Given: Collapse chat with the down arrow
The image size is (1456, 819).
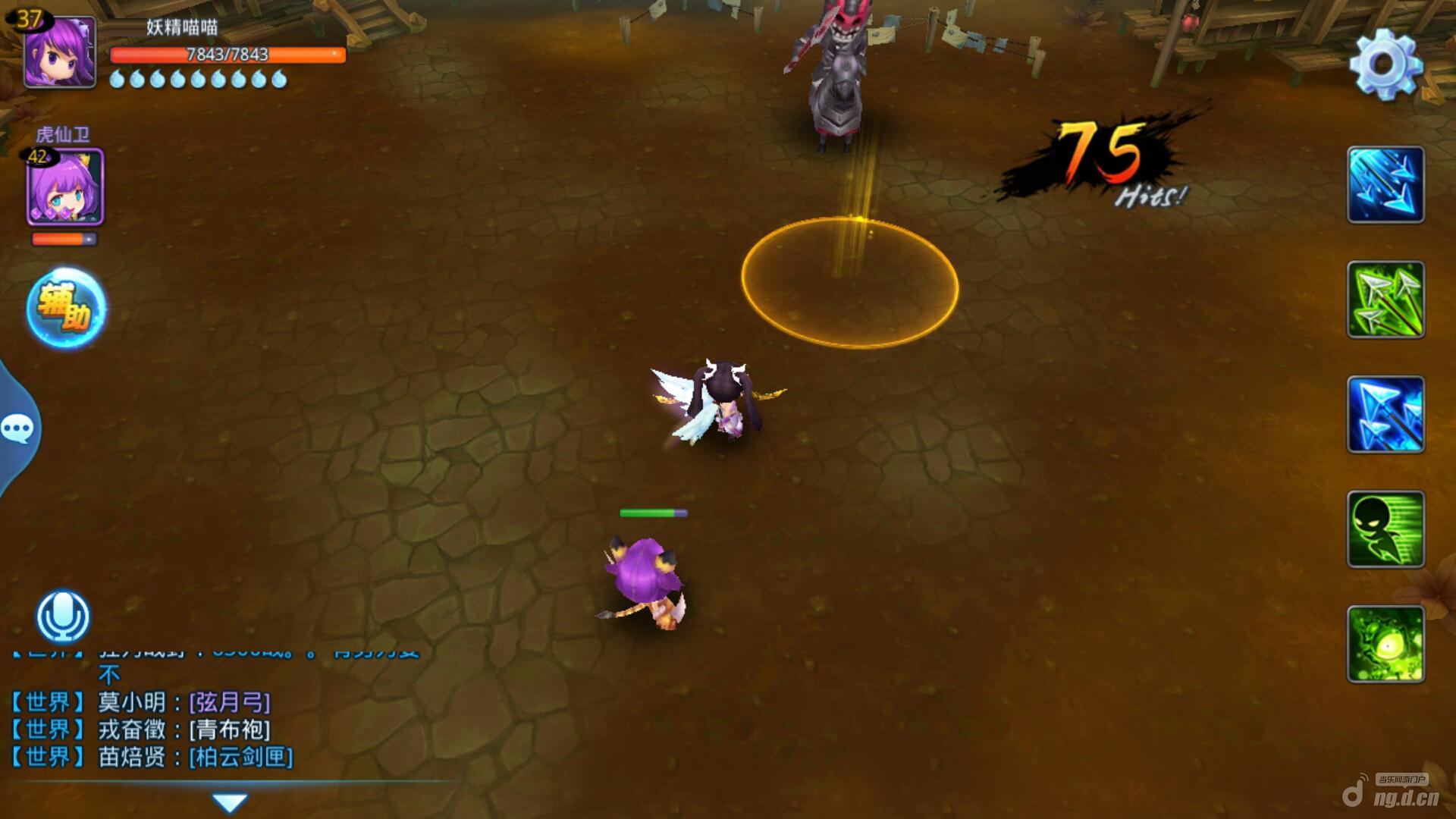Looking at the screenshot, I should pyautogui.click(x=230, y=802).
